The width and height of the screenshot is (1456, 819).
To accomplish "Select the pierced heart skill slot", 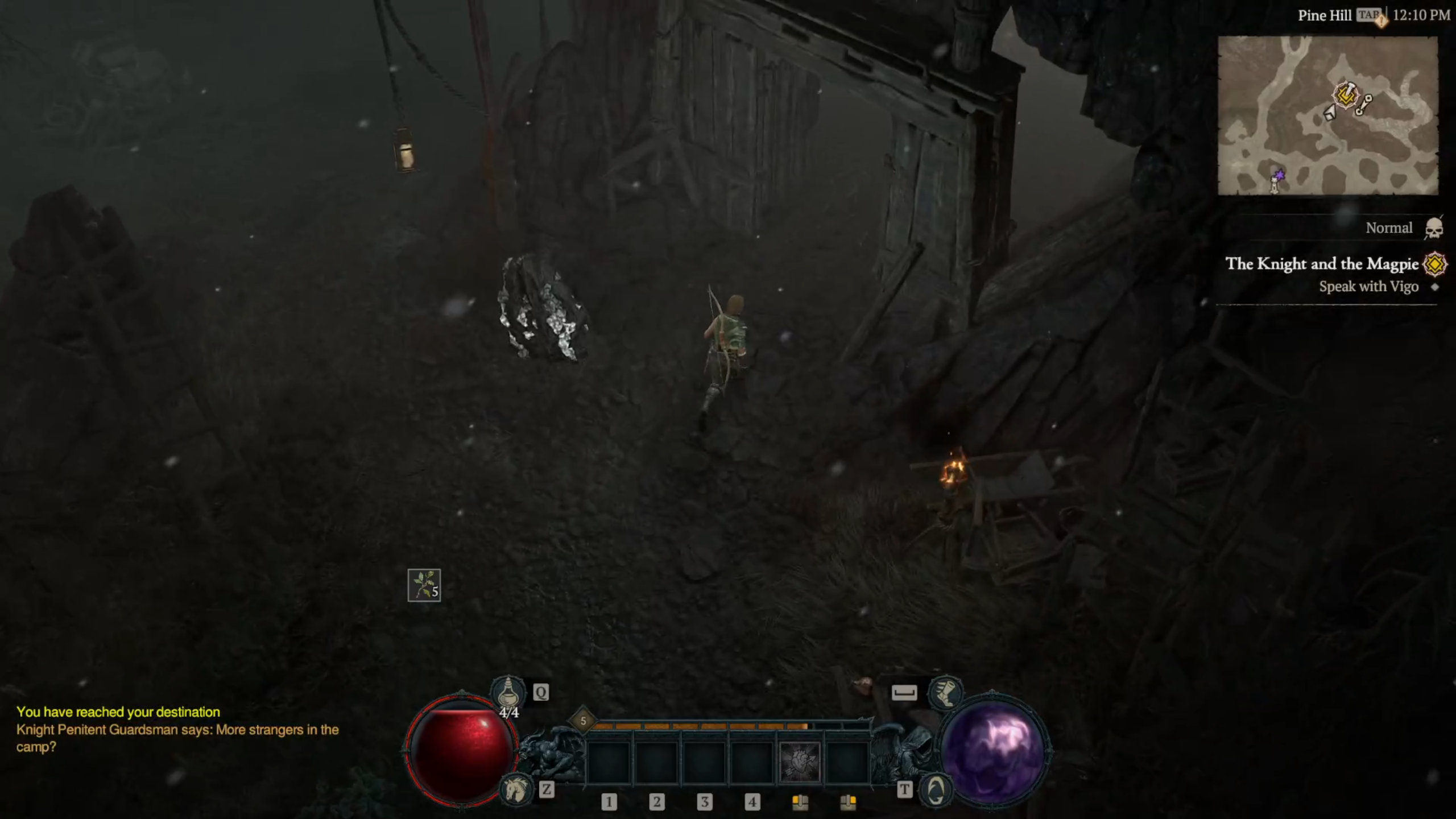I will (799, 761).
